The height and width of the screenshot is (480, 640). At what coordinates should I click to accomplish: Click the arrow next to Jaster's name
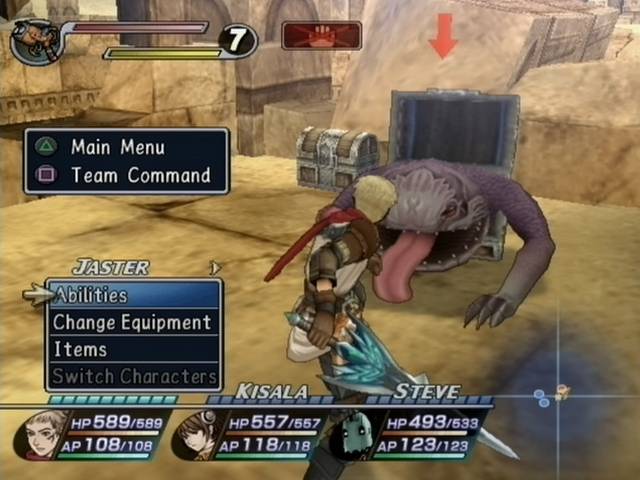pyautogui.click(x=213, y=268)
